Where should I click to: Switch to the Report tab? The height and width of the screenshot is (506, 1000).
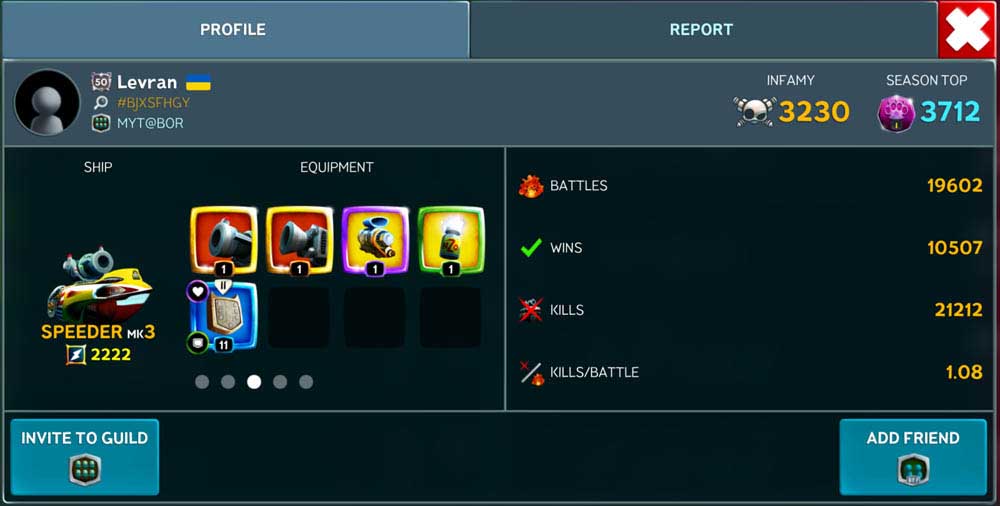(x=701, y=30)
